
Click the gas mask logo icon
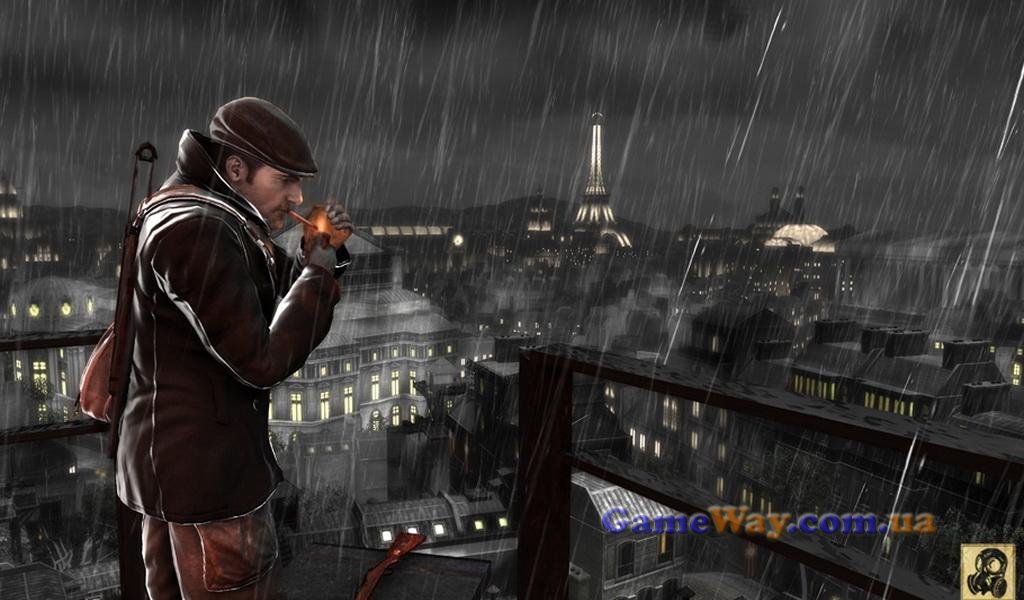987,571
